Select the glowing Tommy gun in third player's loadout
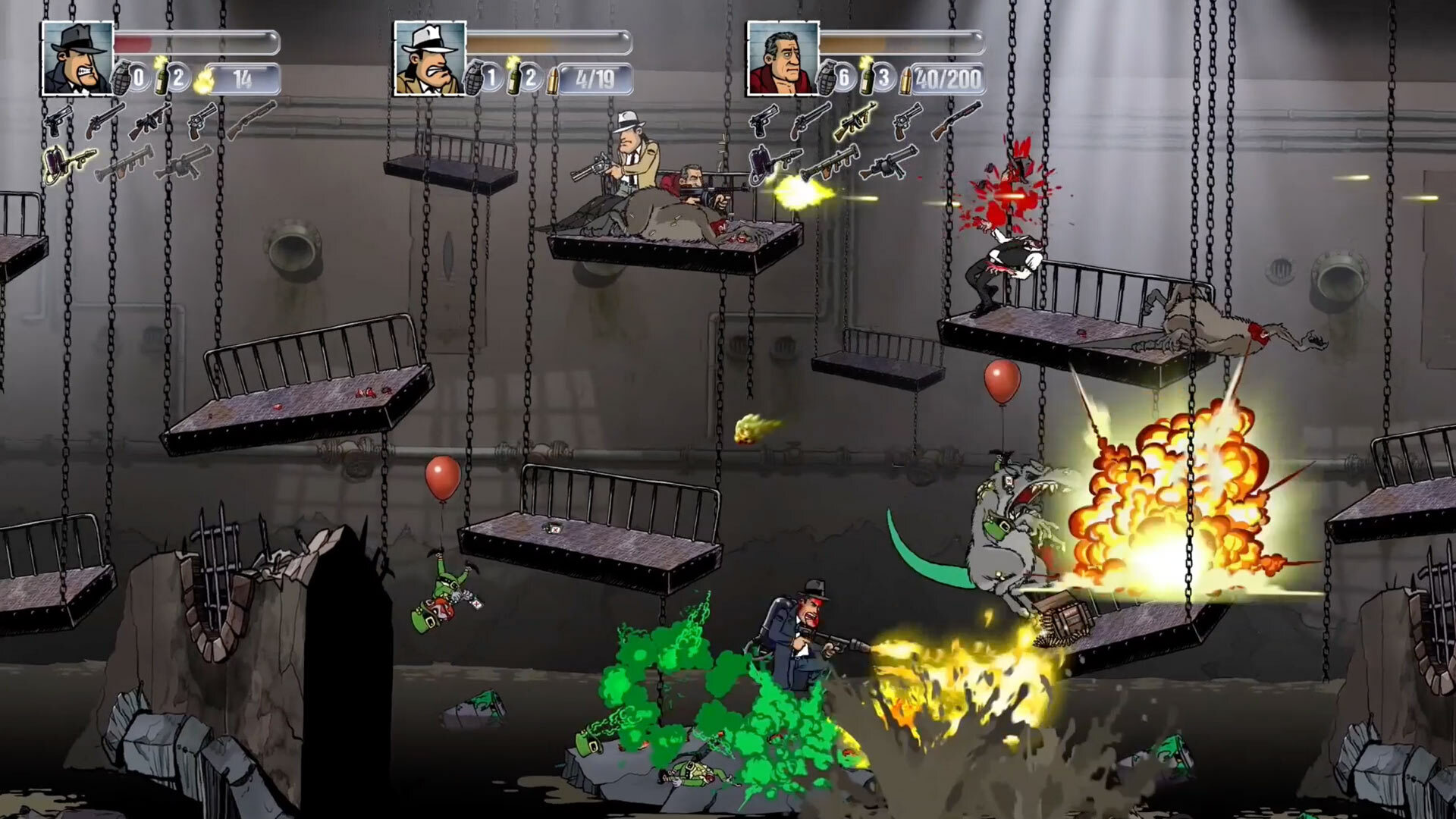 (x=855, y=120)
